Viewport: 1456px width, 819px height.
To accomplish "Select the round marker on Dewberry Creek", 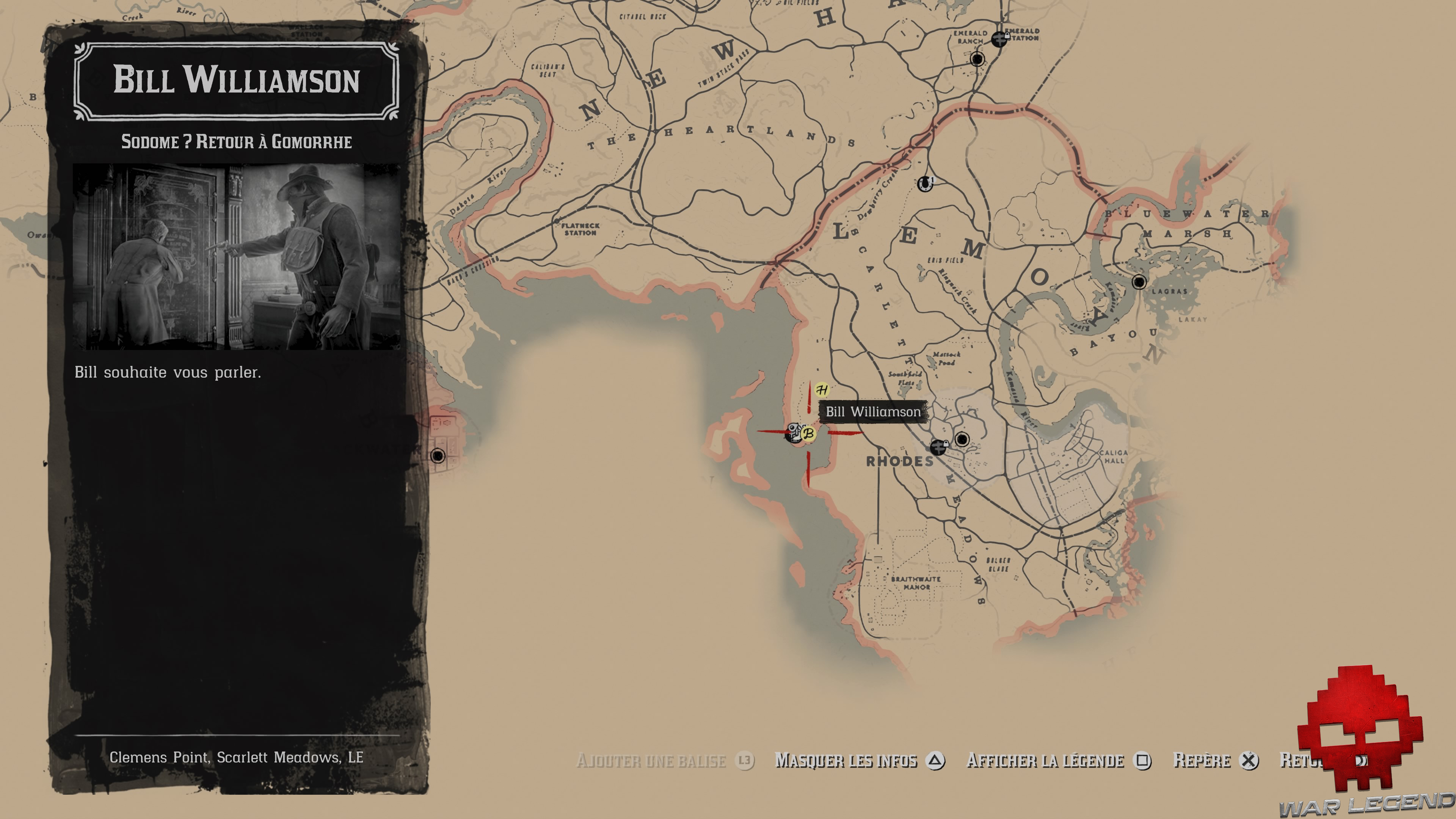I will coord(926,184).
